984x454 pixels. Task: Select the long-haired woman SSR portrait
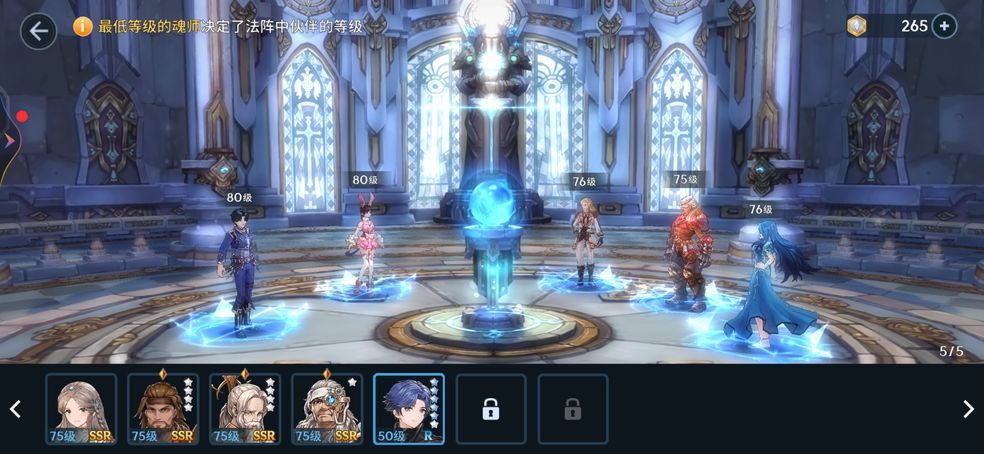click(x=81, y=408)
